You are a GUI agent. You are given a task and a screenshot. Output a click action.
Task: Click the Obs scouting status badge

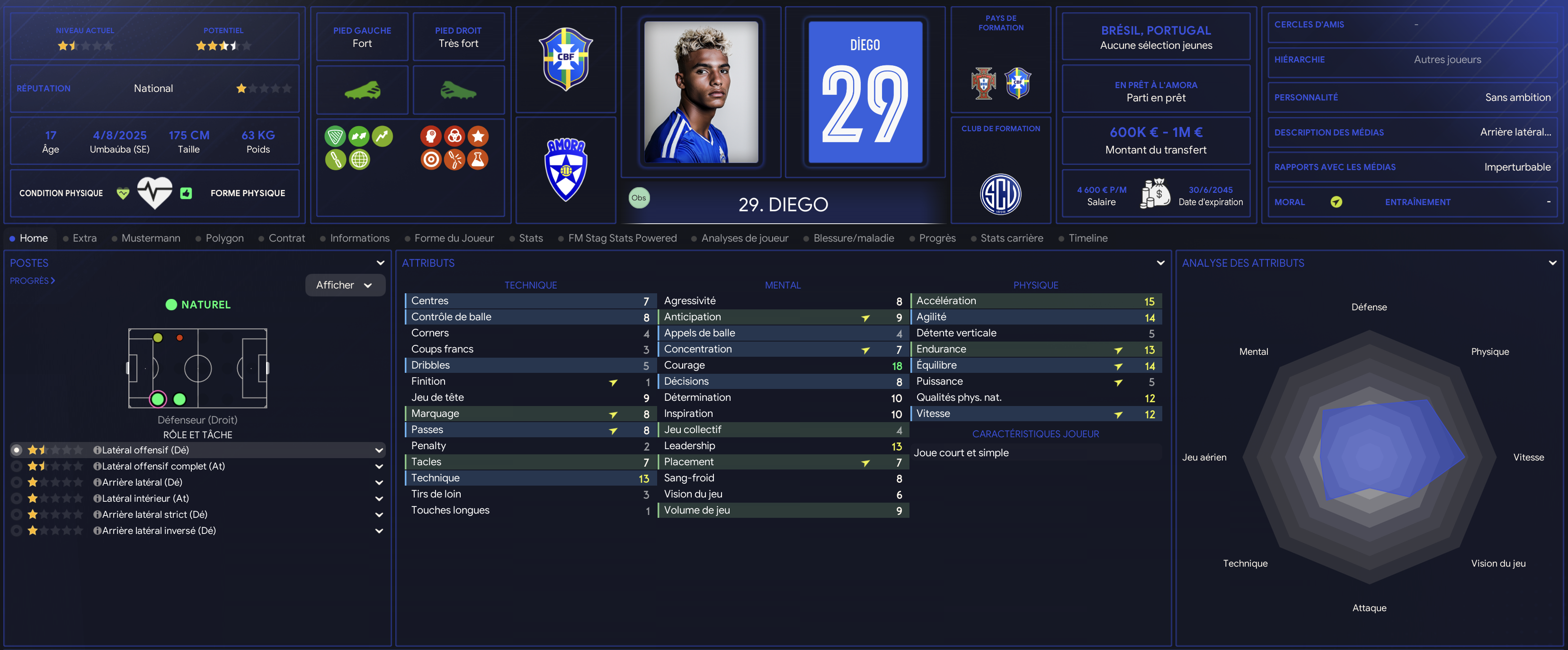pyautogui.click(x=639, y=198)
